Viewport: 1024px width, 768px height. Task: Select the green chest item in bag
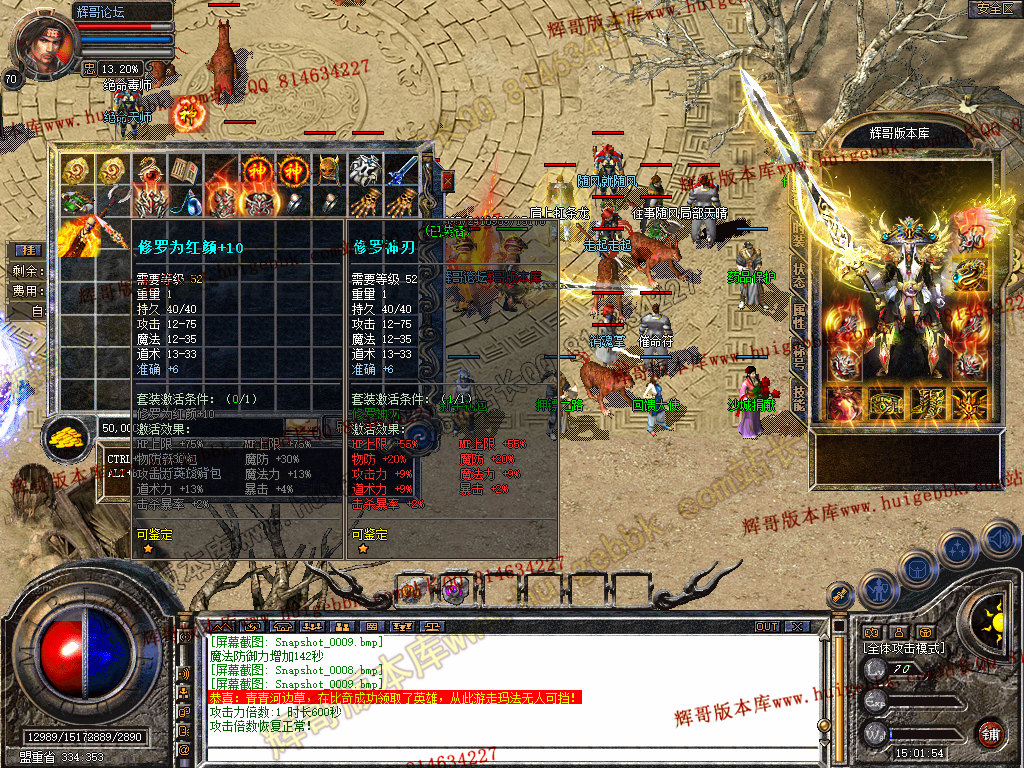(x=76, y=204)
